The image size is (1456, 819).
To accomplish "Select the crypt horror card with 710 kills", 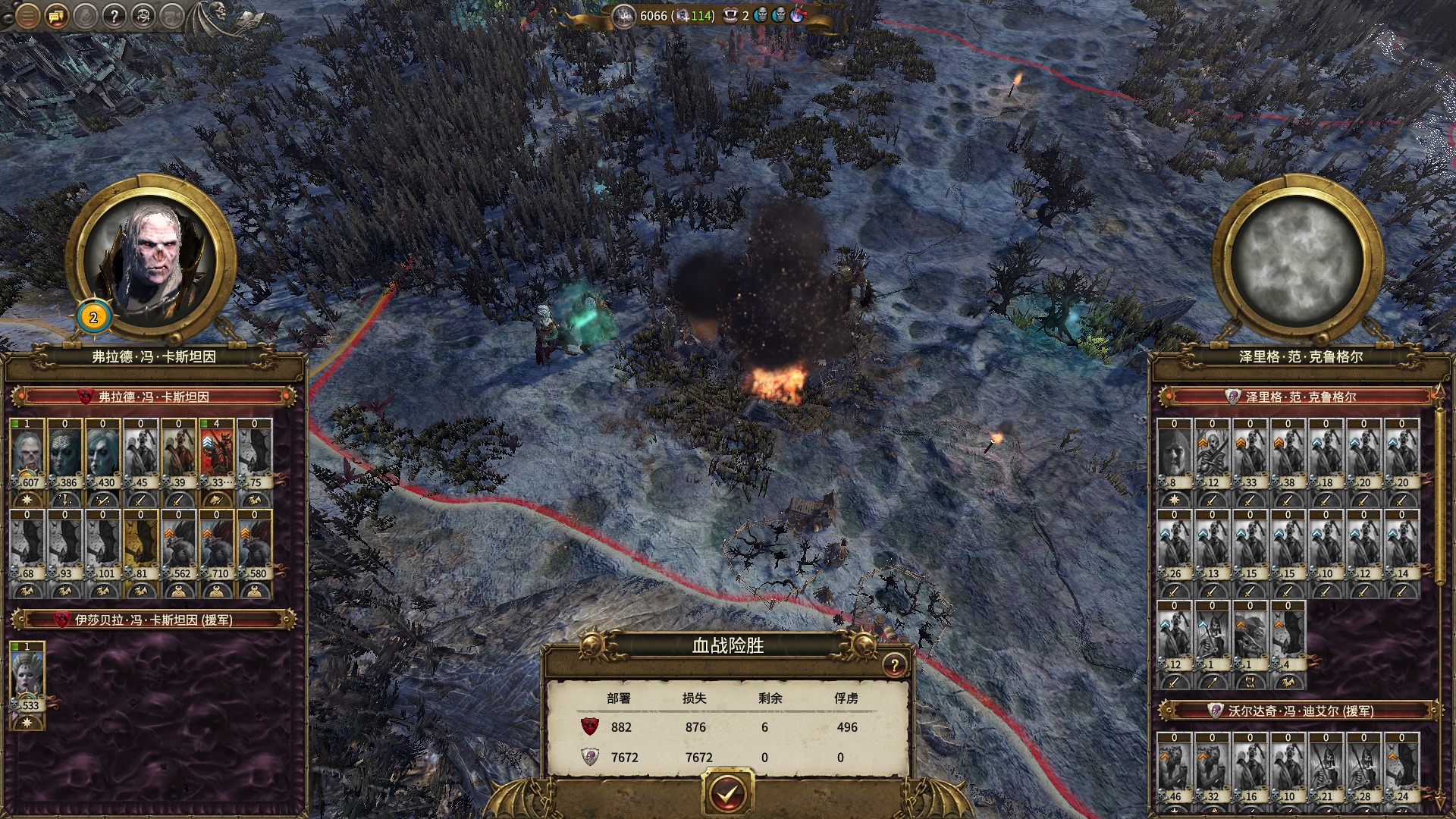I will click(x=217, y=546).
